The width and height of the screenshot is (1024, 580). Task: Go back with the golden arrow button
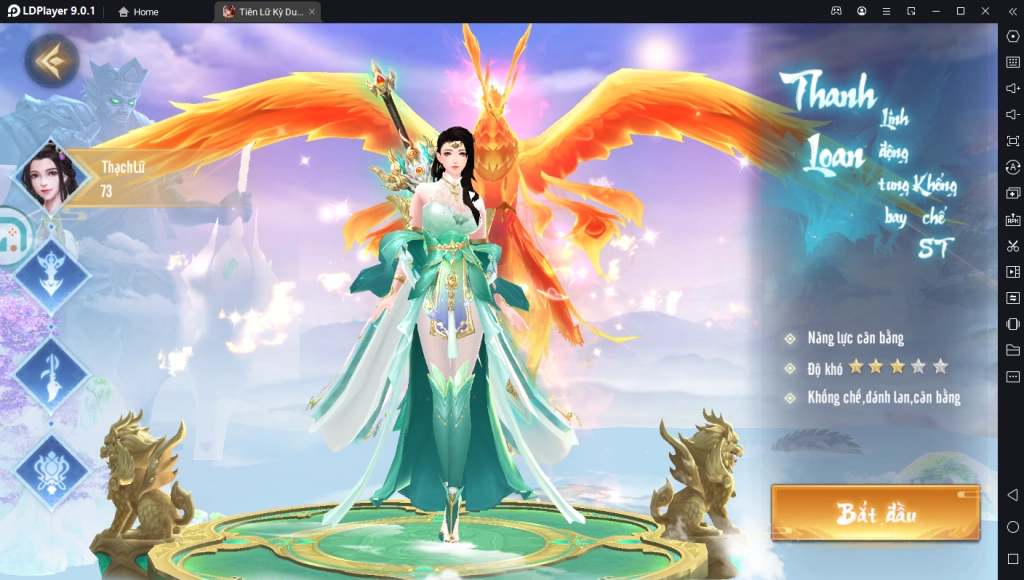coord(51,61)
